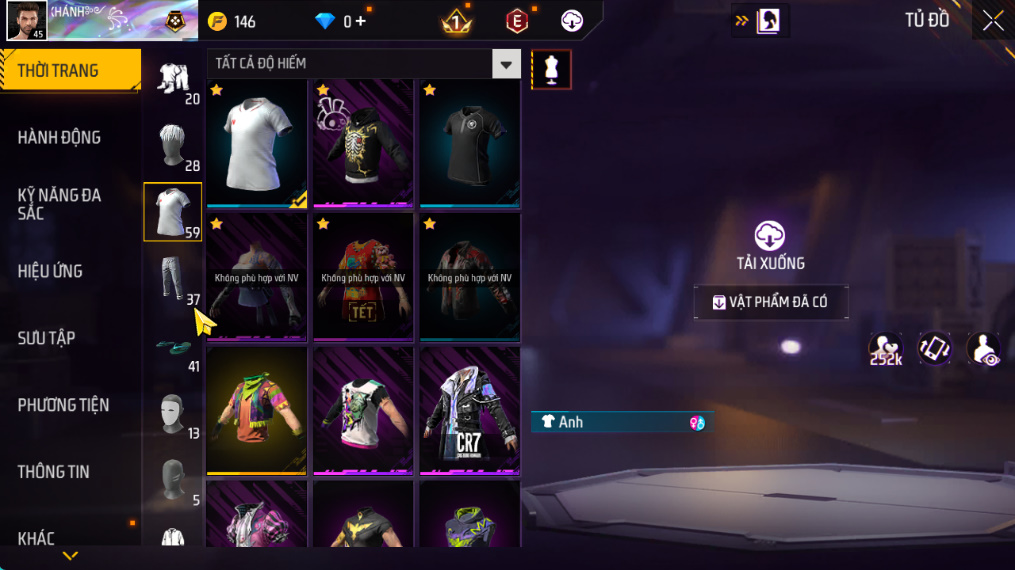The image size is (1015, 570).
Task: Select the Hiệu Ứng category
Action: click(x=50, y=271)
